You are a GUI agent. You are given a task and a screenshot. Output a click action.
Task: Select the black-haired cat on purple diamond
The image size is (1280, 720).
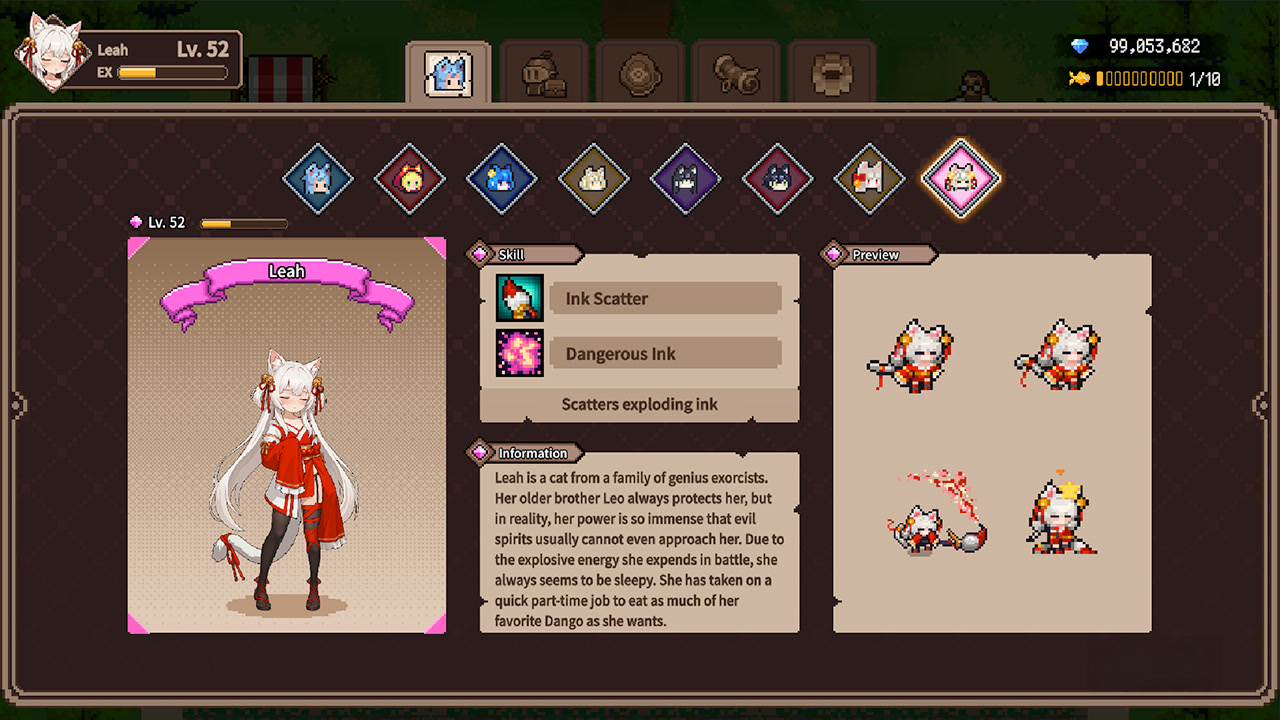tap(686, 179)
